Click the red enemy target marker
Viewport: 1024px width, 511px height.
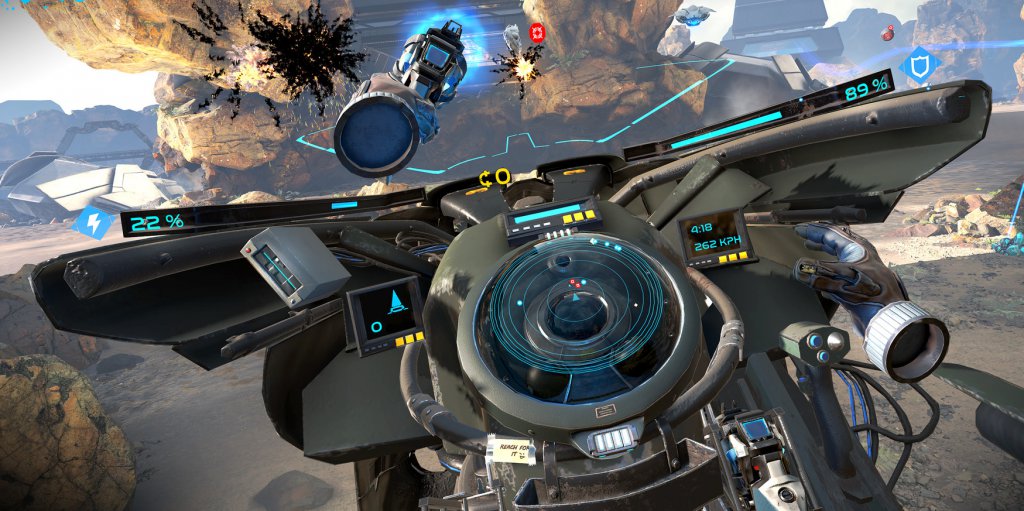point(537,34)
